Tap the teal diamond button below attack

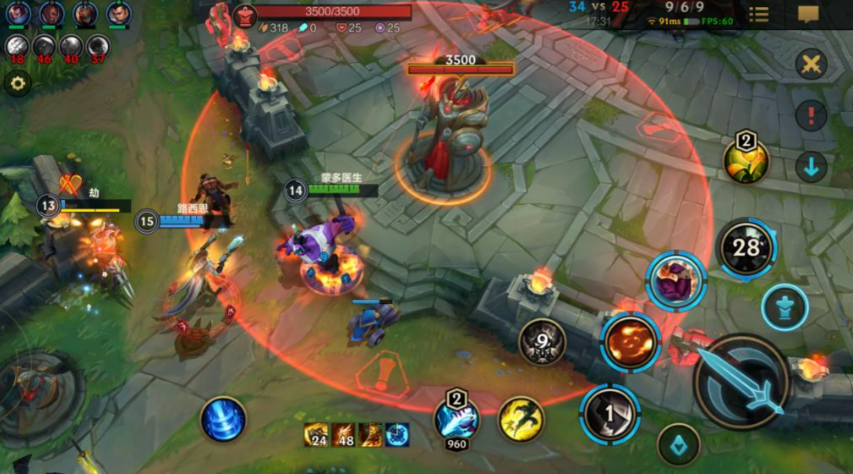[678, 445]
